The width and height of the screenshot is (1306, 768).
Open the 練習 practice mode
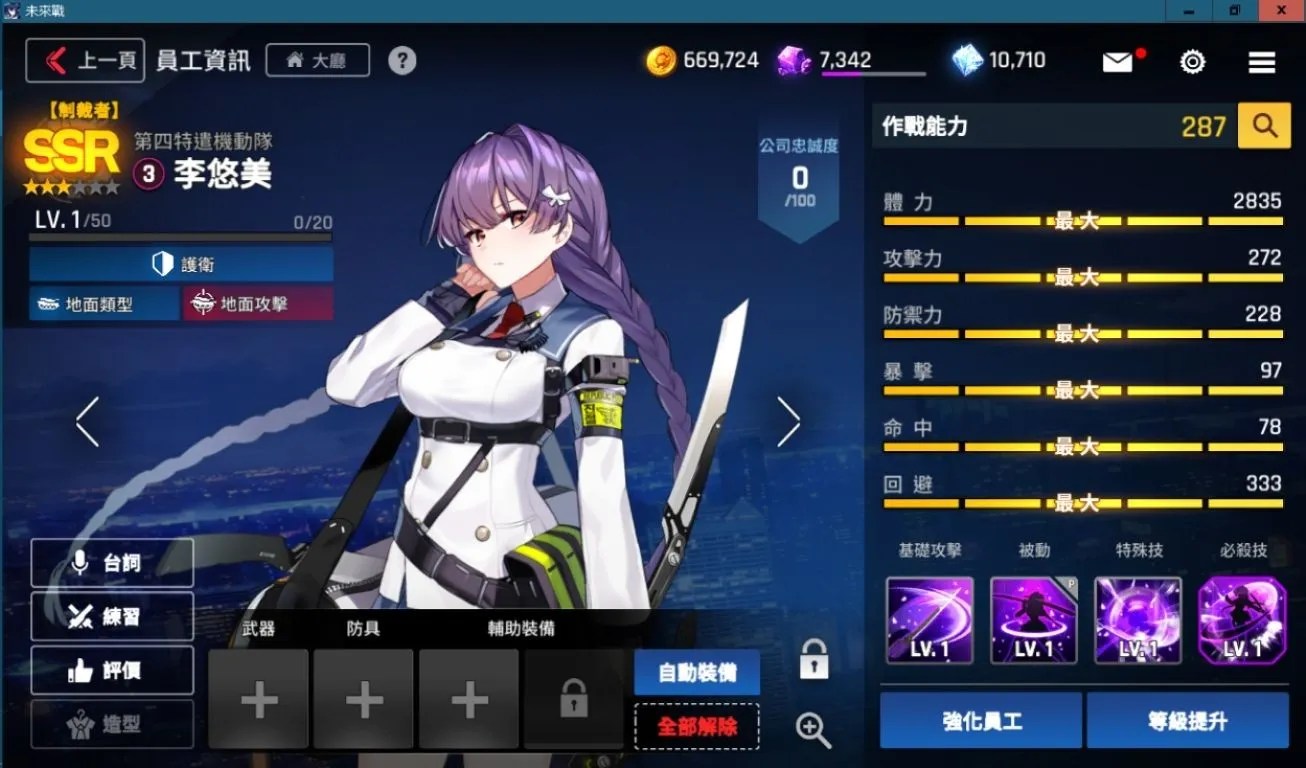click(x=112, y=617)
